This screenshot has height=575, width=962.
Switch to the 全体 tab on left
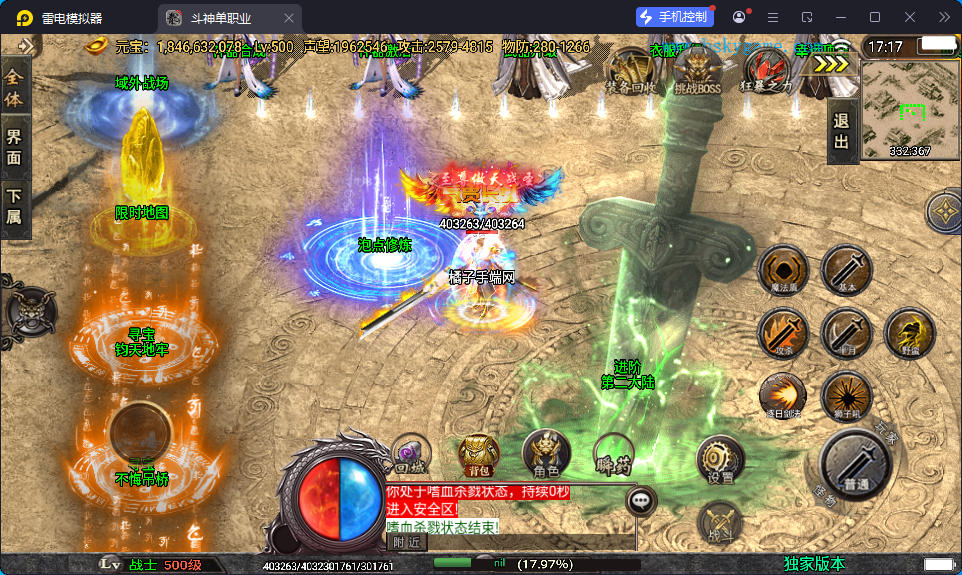point(14,87)
